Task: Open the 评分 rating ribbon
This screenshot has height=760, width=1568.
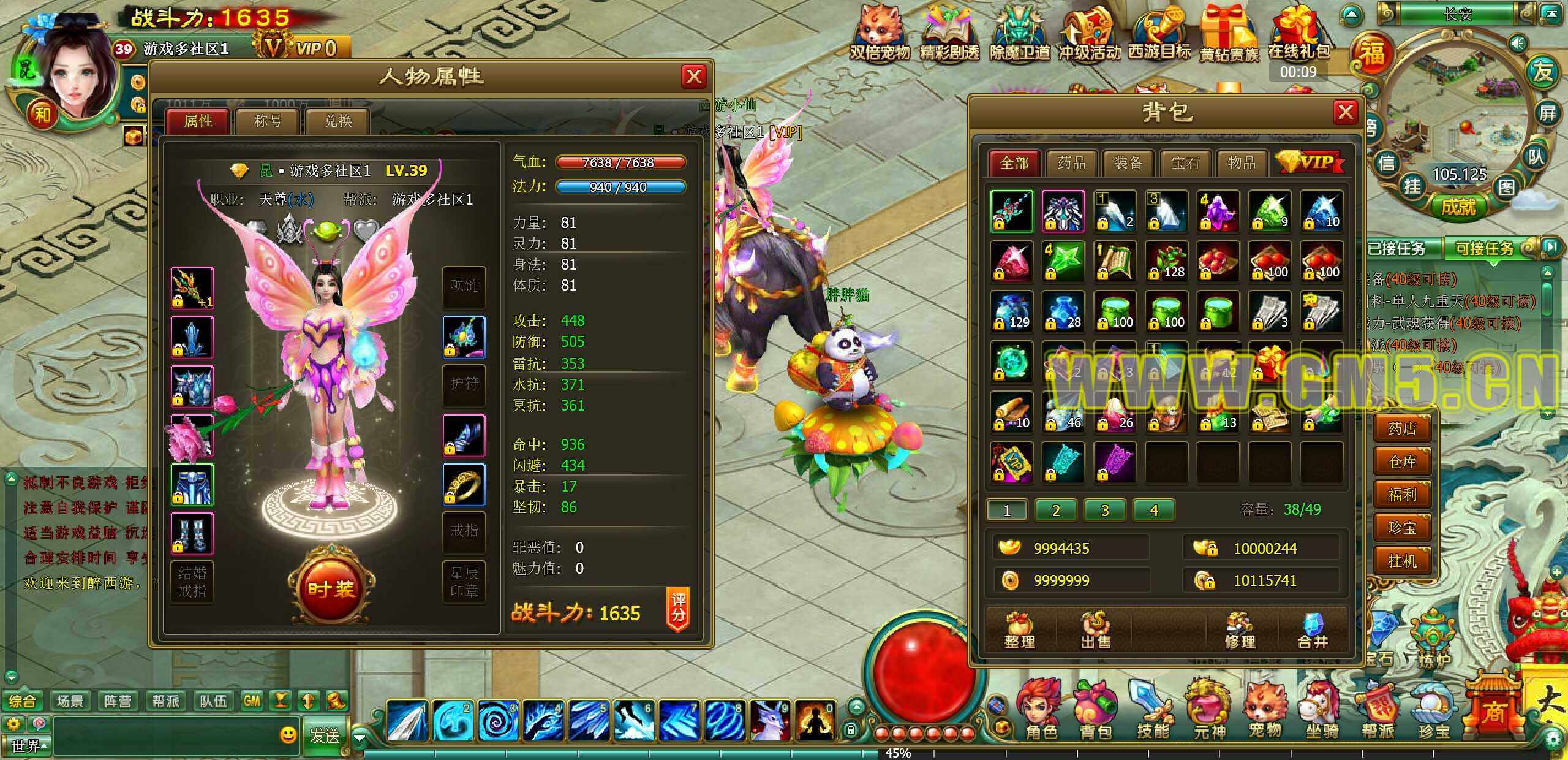Action: [678, 609]
